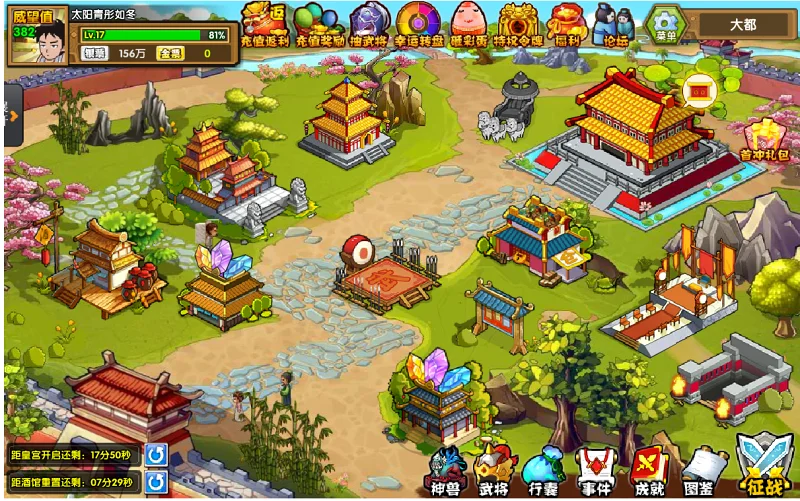800x501 pixels.
Task: Open the 图鉴 codex scroll
Action: (x=701, y=472)
